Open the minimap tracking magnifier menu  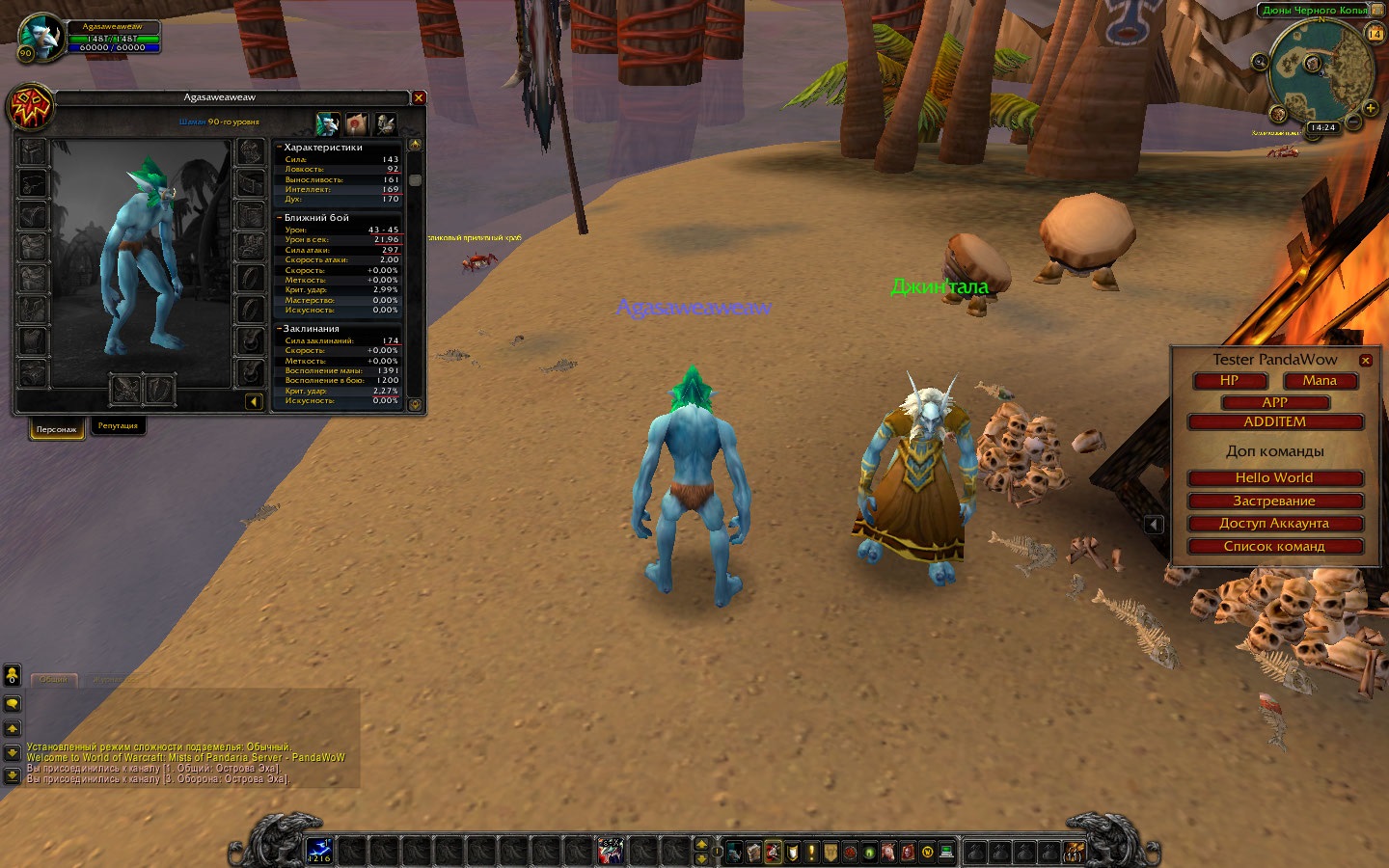coord(1260,62)
